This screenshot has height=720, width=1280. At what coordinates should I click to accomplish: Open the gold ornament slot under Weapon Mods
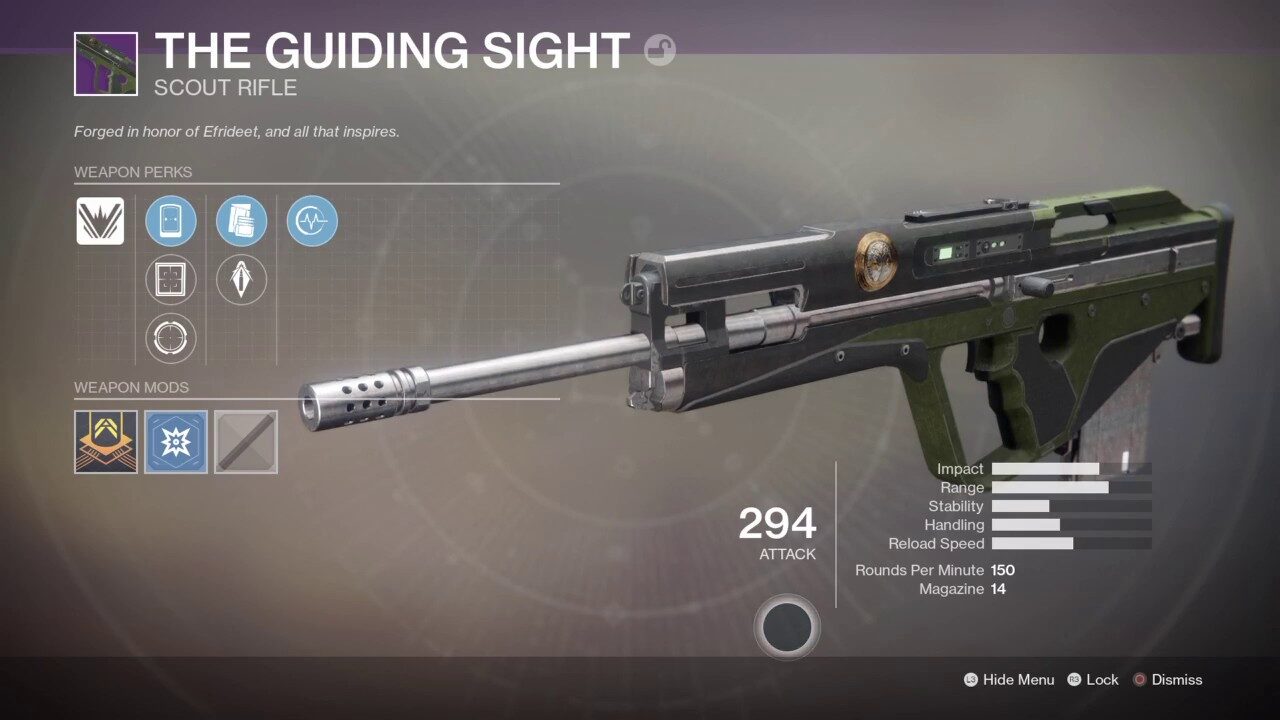pyautogui.click(x=105, y=442)
